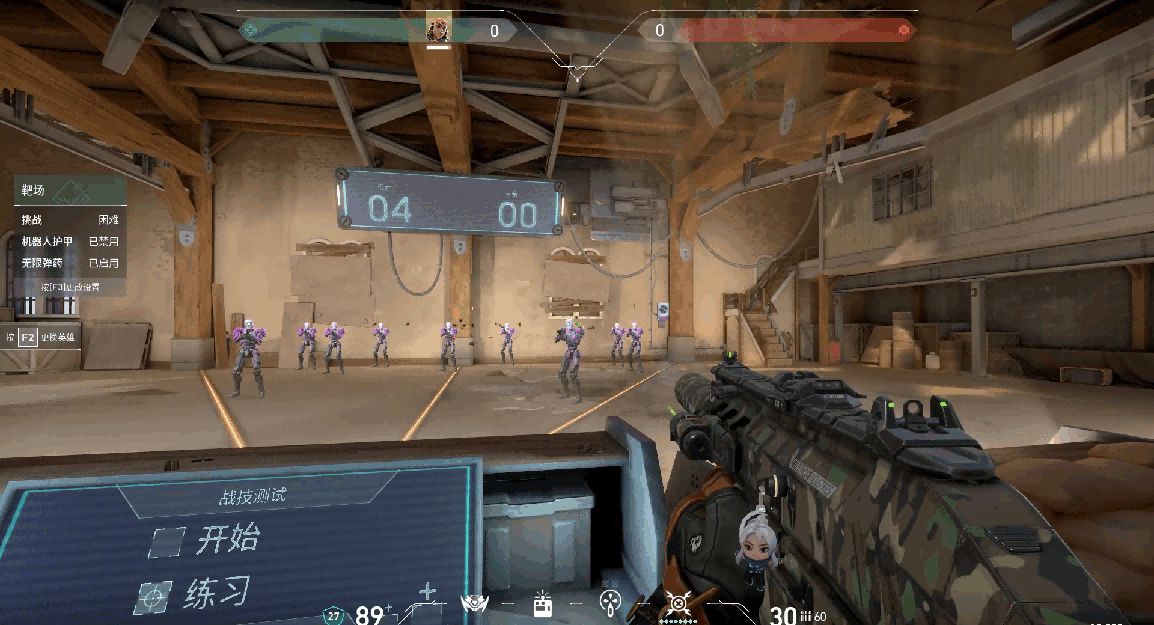Viewport: 1154px width, 625px height.
Task: Activate the flashing box ability icon
Action: click(543, 603)
